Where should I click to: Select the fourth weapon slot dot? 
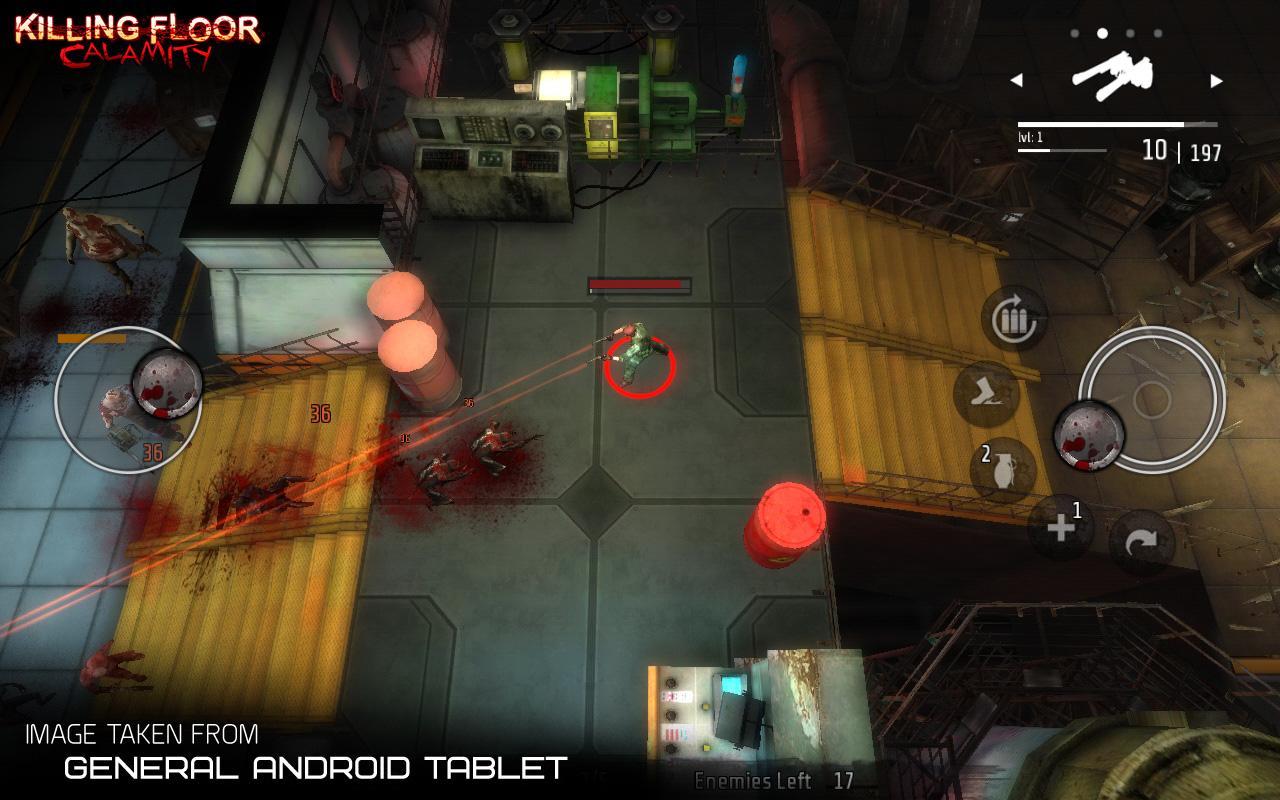[x=1156, y=31]
